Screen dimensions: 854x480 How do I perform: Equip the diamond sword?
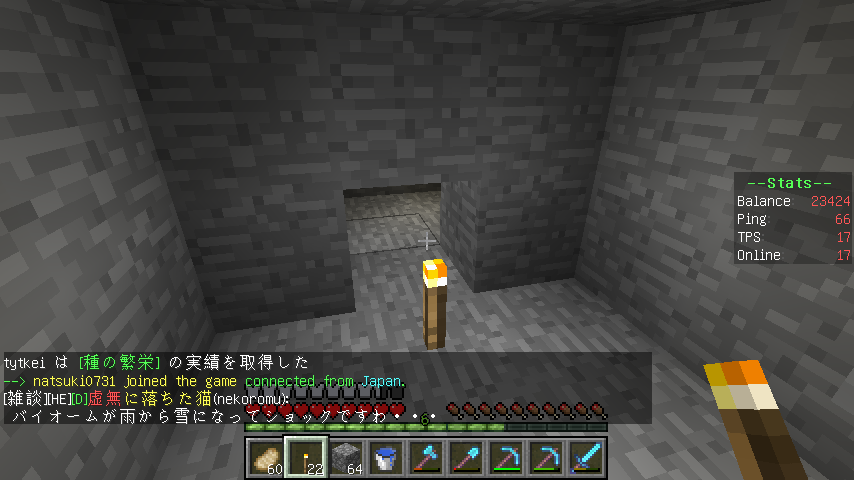[x=586, y=457]
